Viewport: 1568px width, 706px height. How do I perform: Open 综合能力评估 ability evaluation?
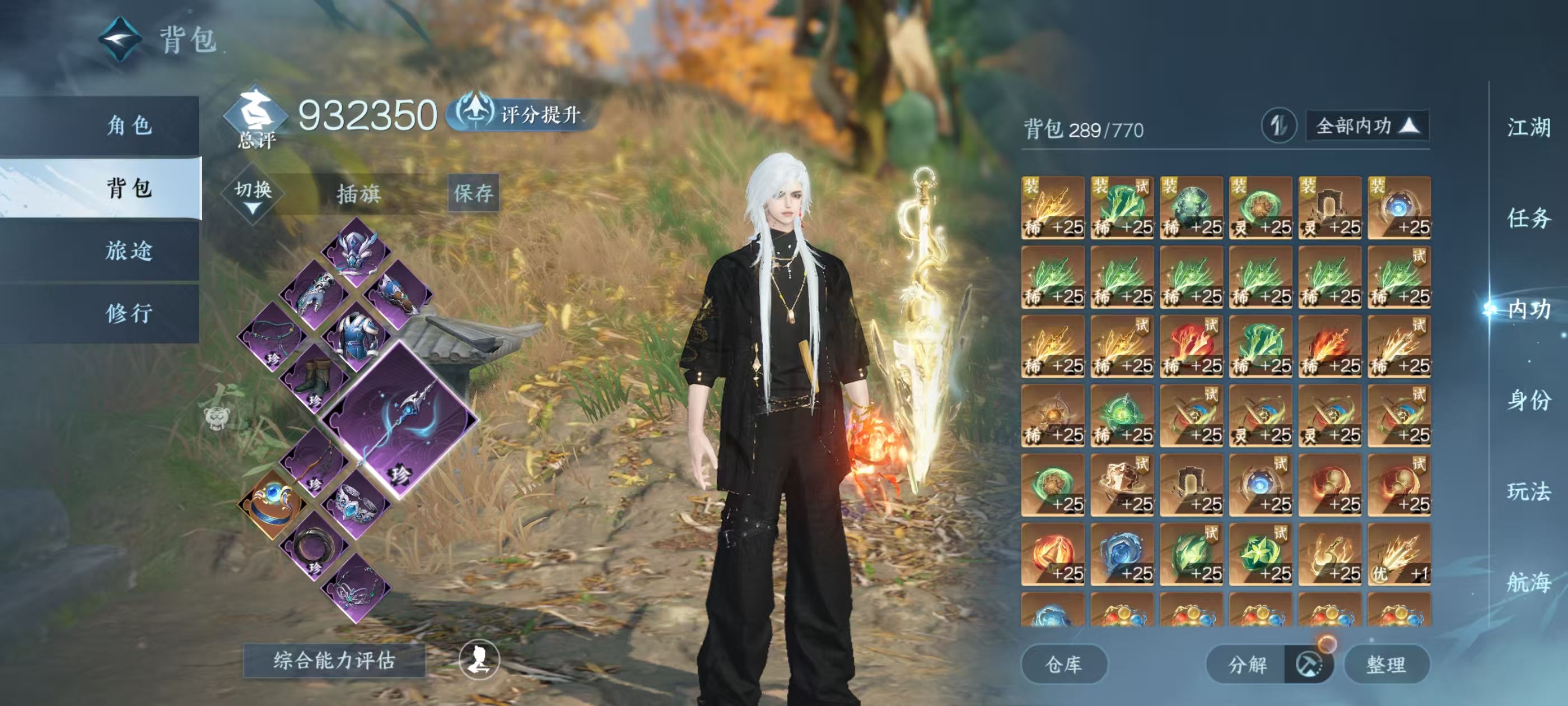click(x=334, y=660)
